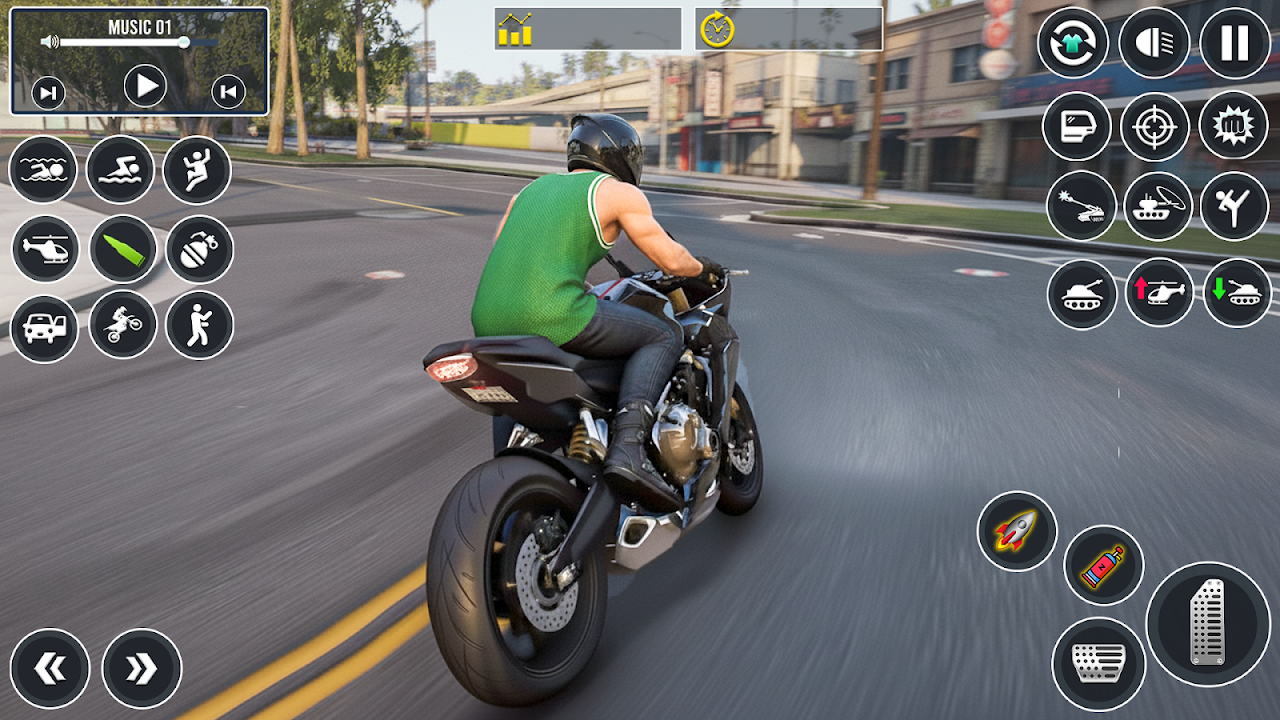Throw a grenade
This screenshot has width=1280, height=720.
199,249
